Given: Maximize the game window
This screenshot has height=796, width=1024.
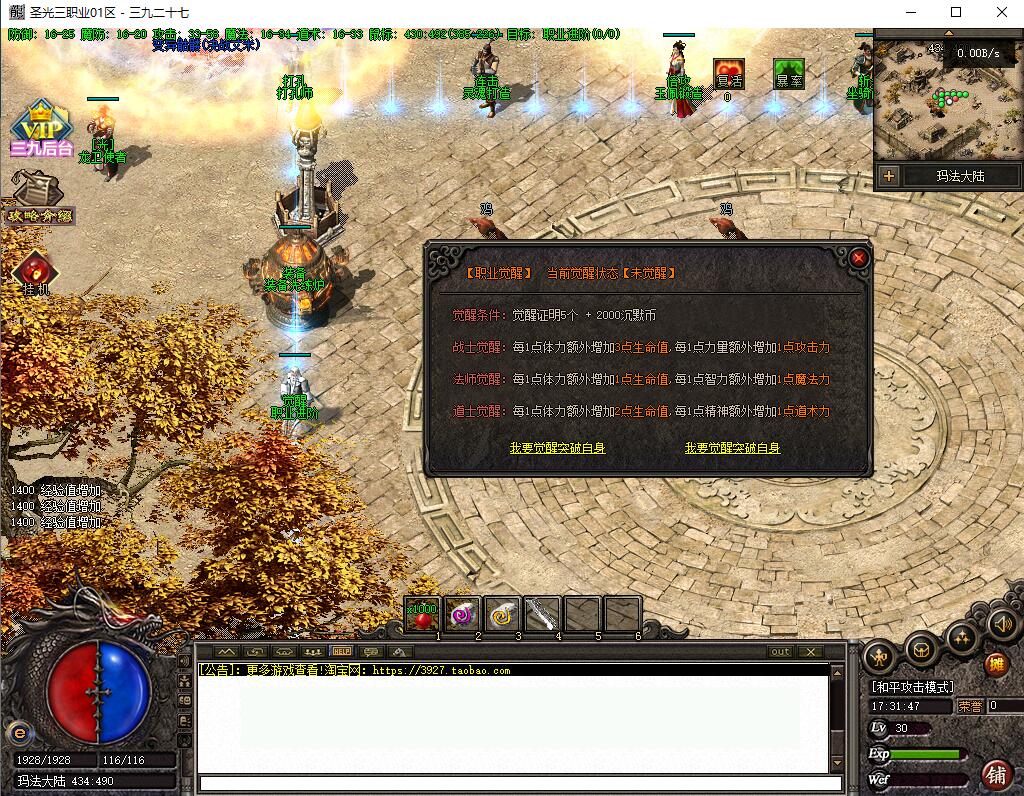Looking at the screenshot, I should [956, 13].
